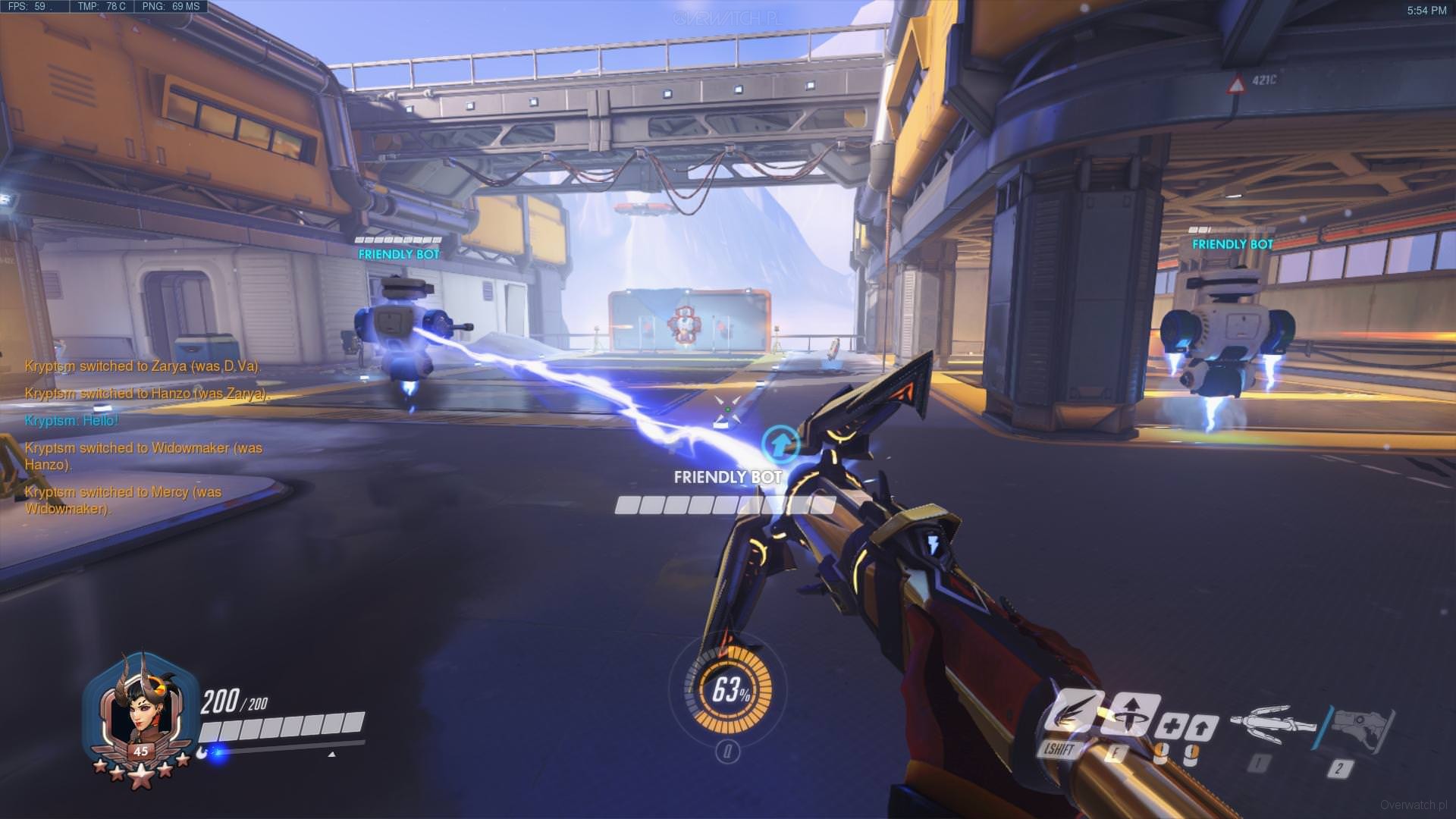
Task: Click the blue damage boost beam indicator
Action: click(x=781, y=441)
